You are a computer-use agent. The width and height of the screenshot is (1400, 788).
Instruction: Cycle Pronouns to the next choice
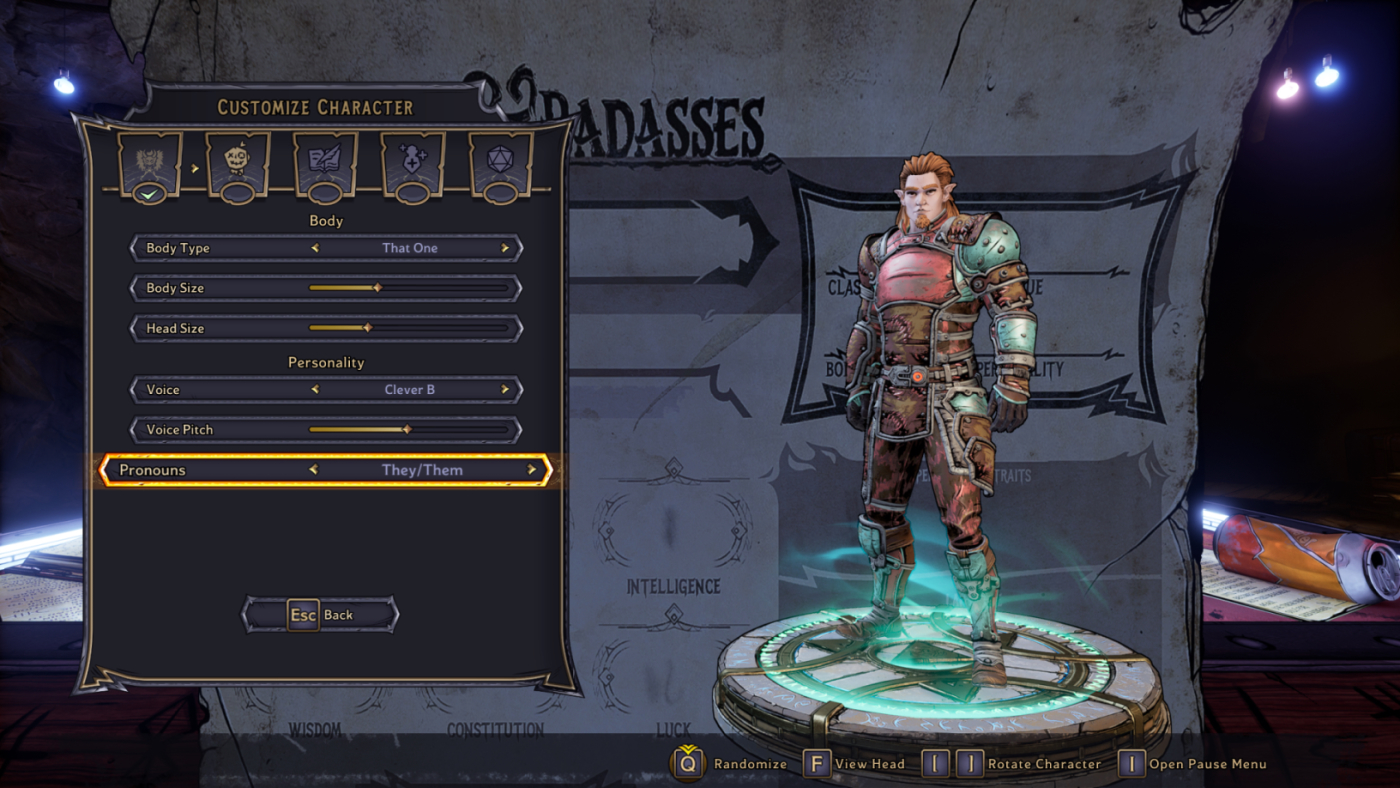(x=532, y=470)
